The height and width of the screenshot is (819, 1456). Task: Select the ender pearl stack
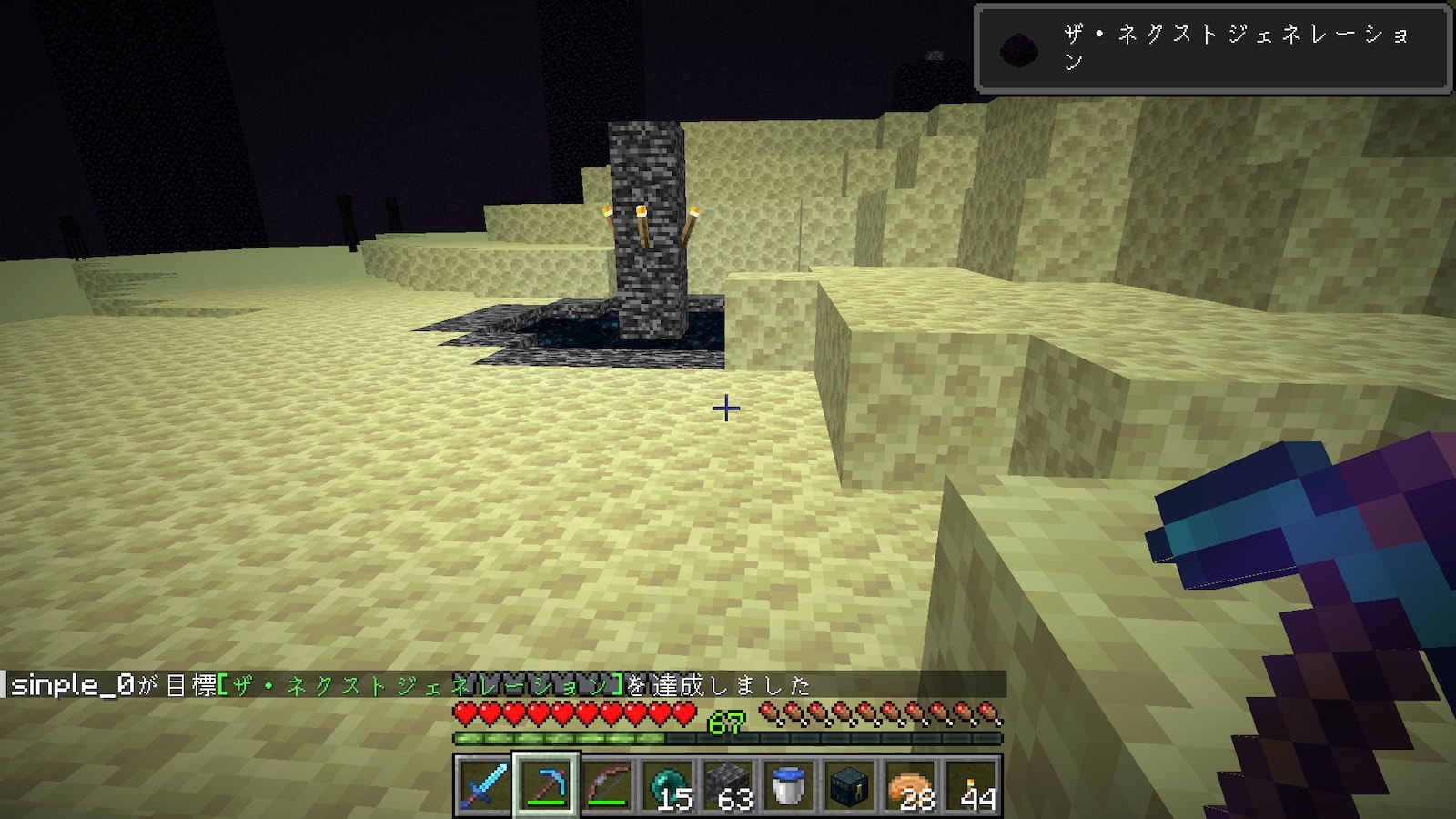tap(667, 784)
